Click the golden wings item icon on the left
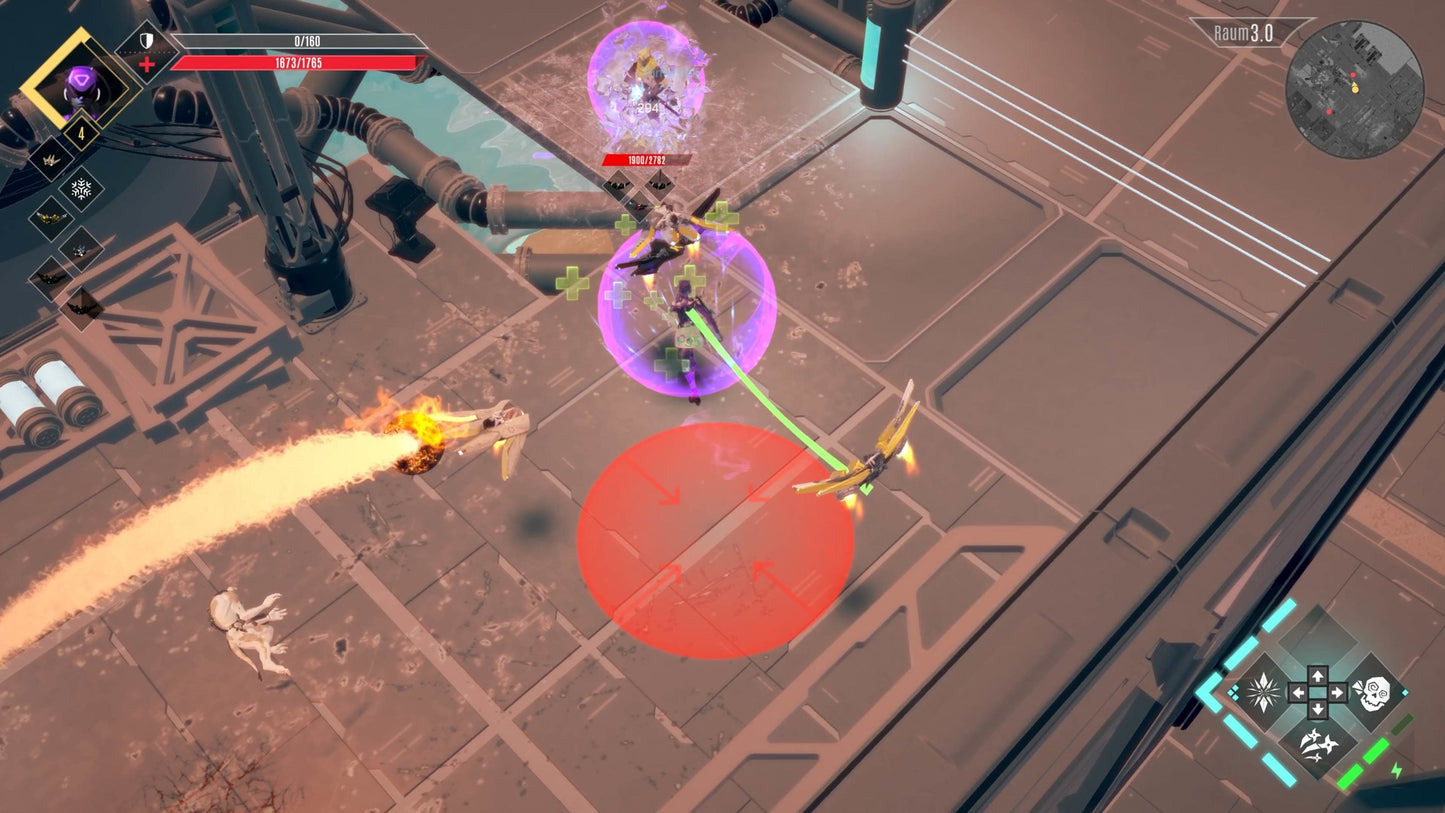The image size is (1445, 813). 52,217
